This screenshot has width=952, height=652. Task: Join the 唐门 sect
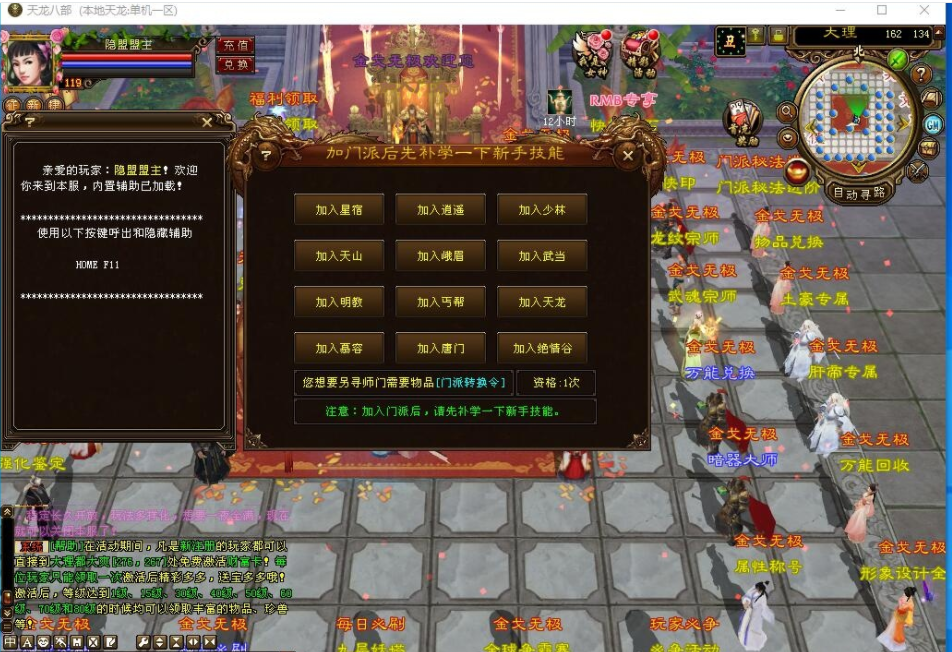pyautogui.click(x=440, y=348)
